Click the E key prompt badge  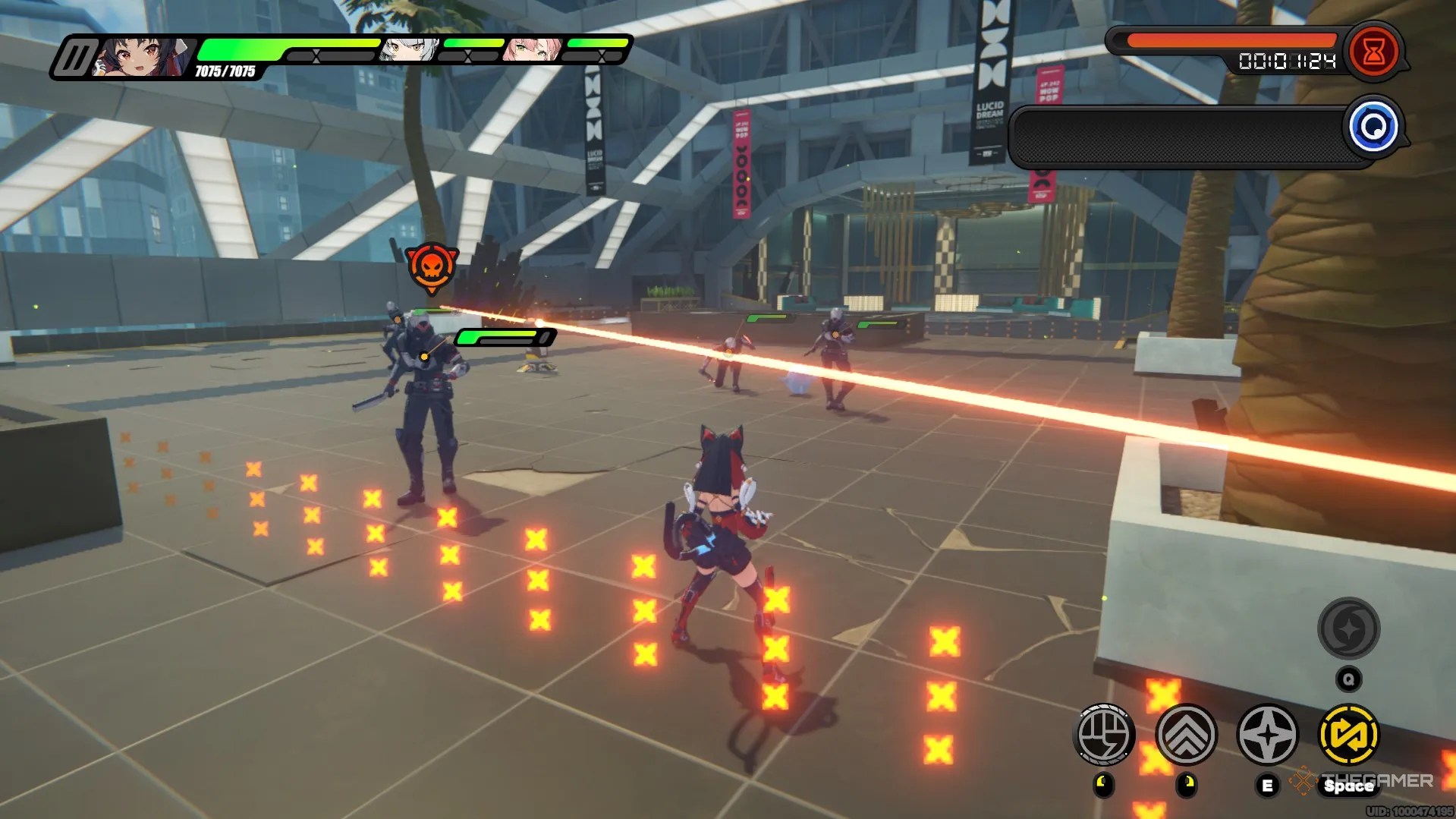pyautogui.click(x=1266, y=784)
